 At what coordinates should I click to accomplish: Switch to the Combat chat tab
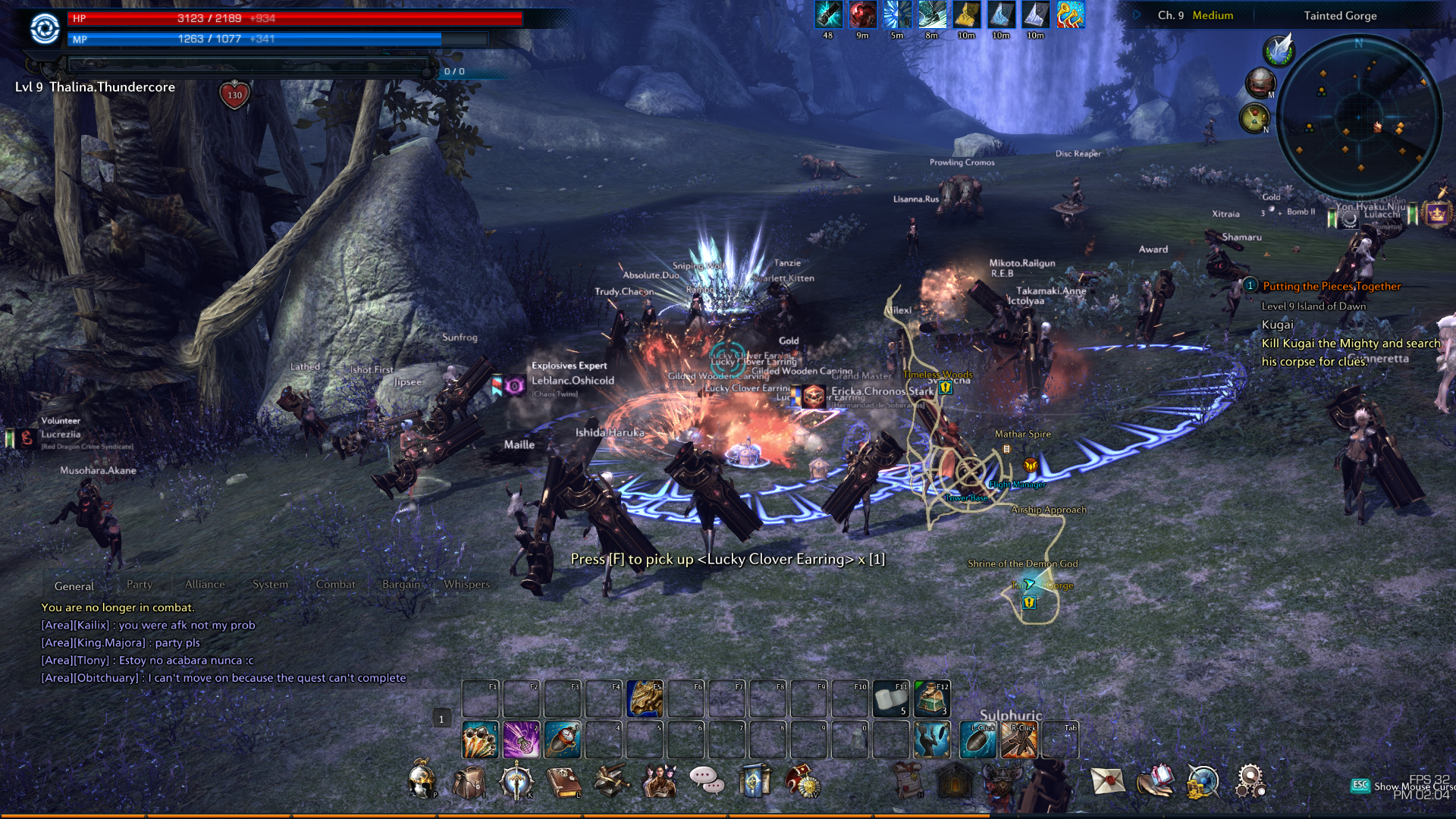(335, 585)
